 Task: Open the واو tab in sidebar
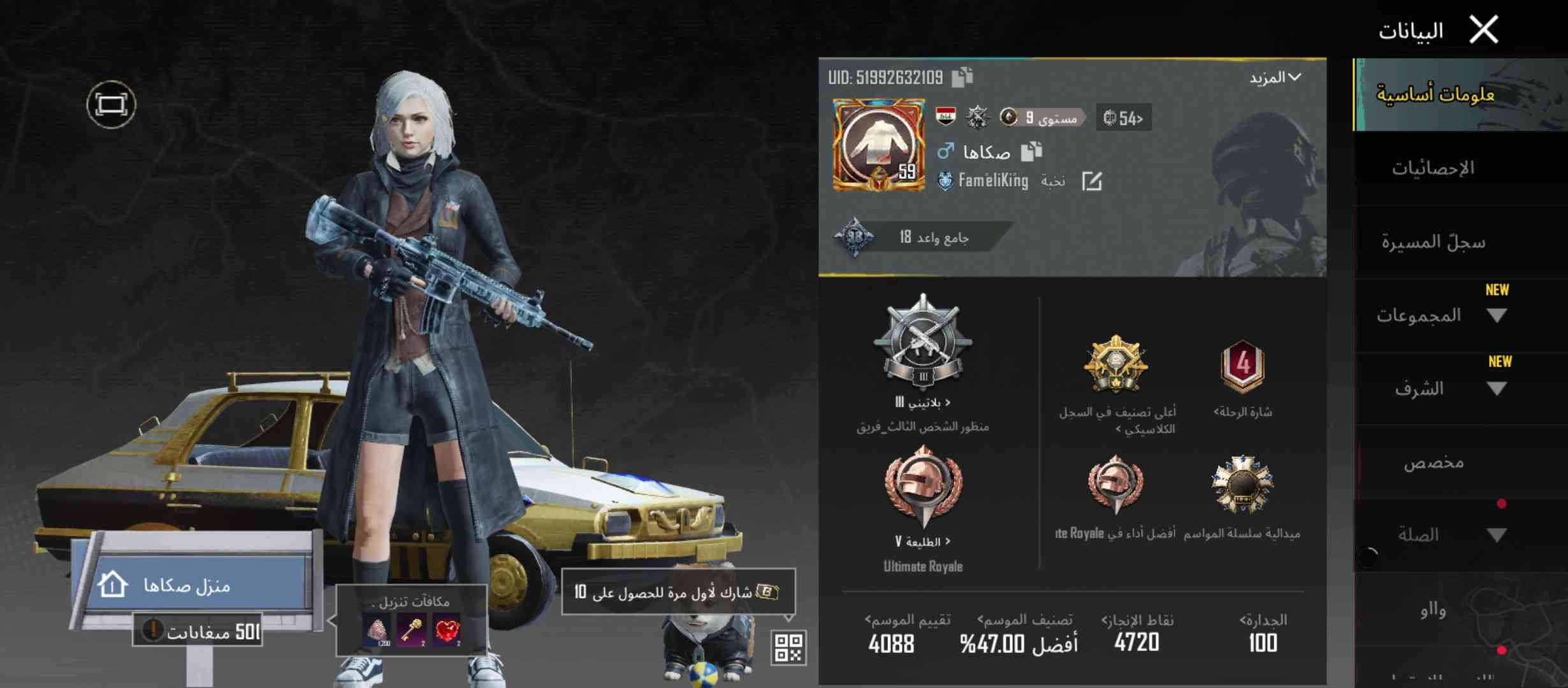click(x=1433, y=610)
